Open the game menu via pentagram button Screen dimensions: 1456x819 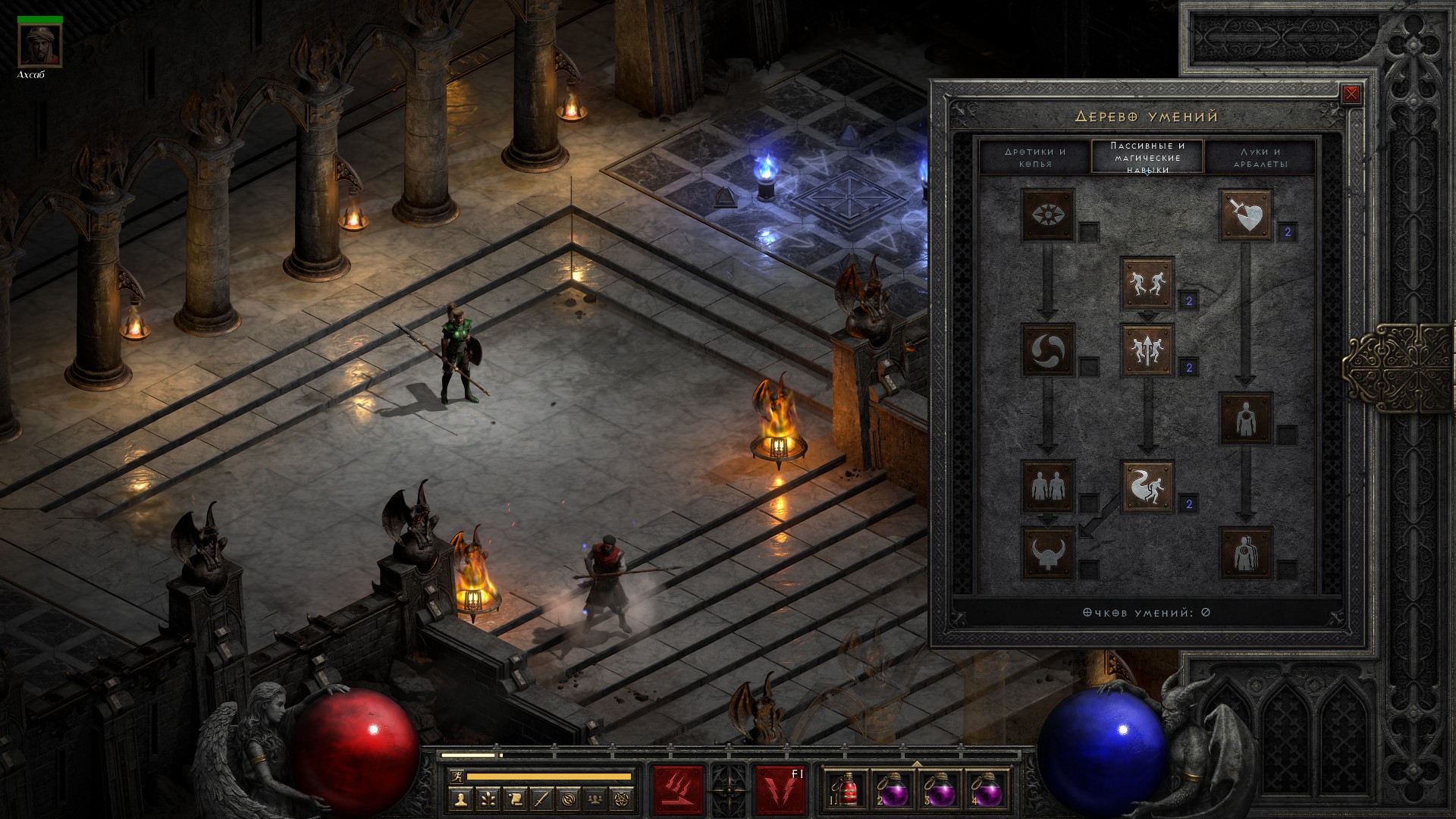click(x=622, y=799)
